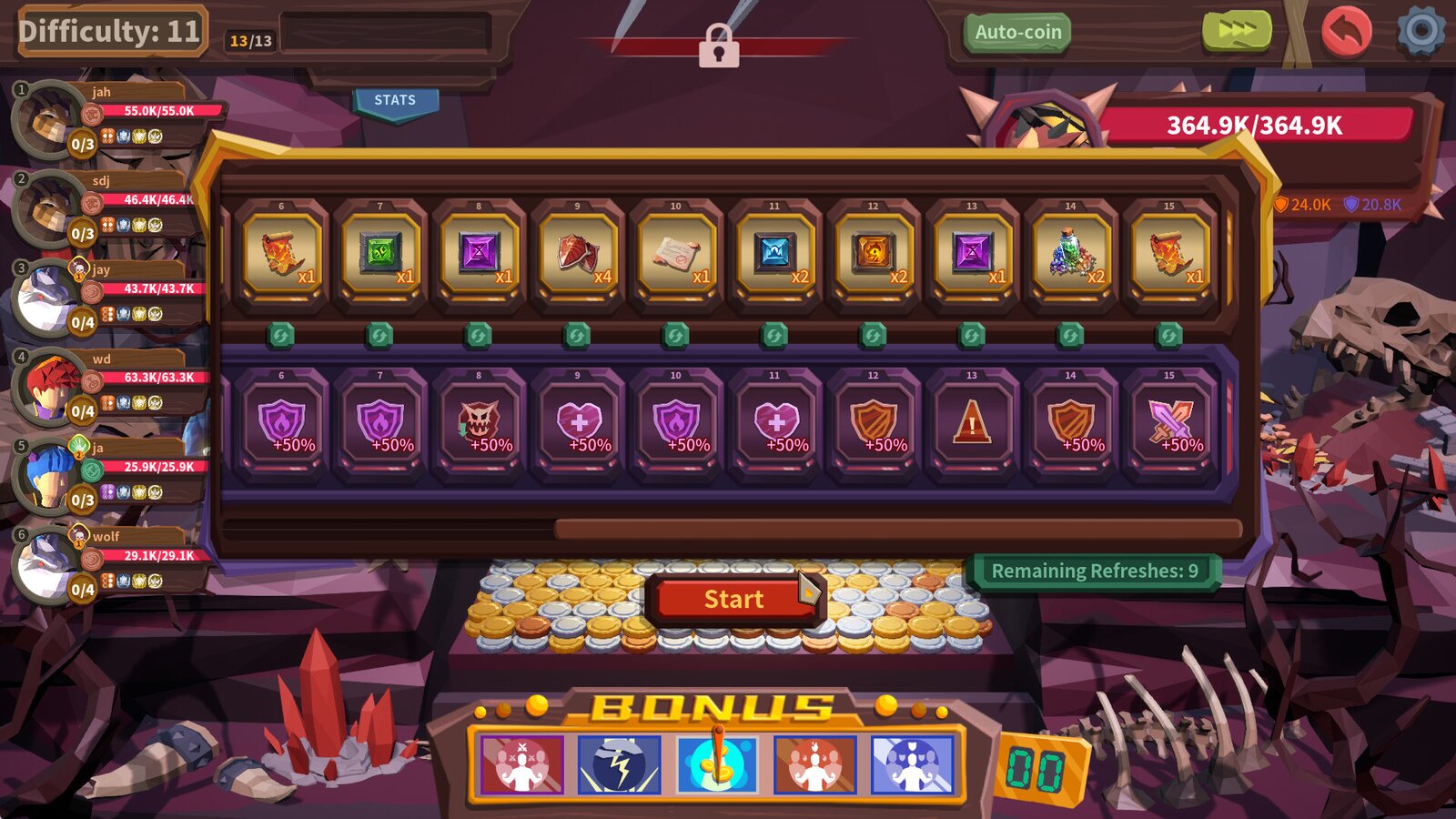
Task: Switch to the STATS tab
Action: pyautogui.click(x=395, y=100)
